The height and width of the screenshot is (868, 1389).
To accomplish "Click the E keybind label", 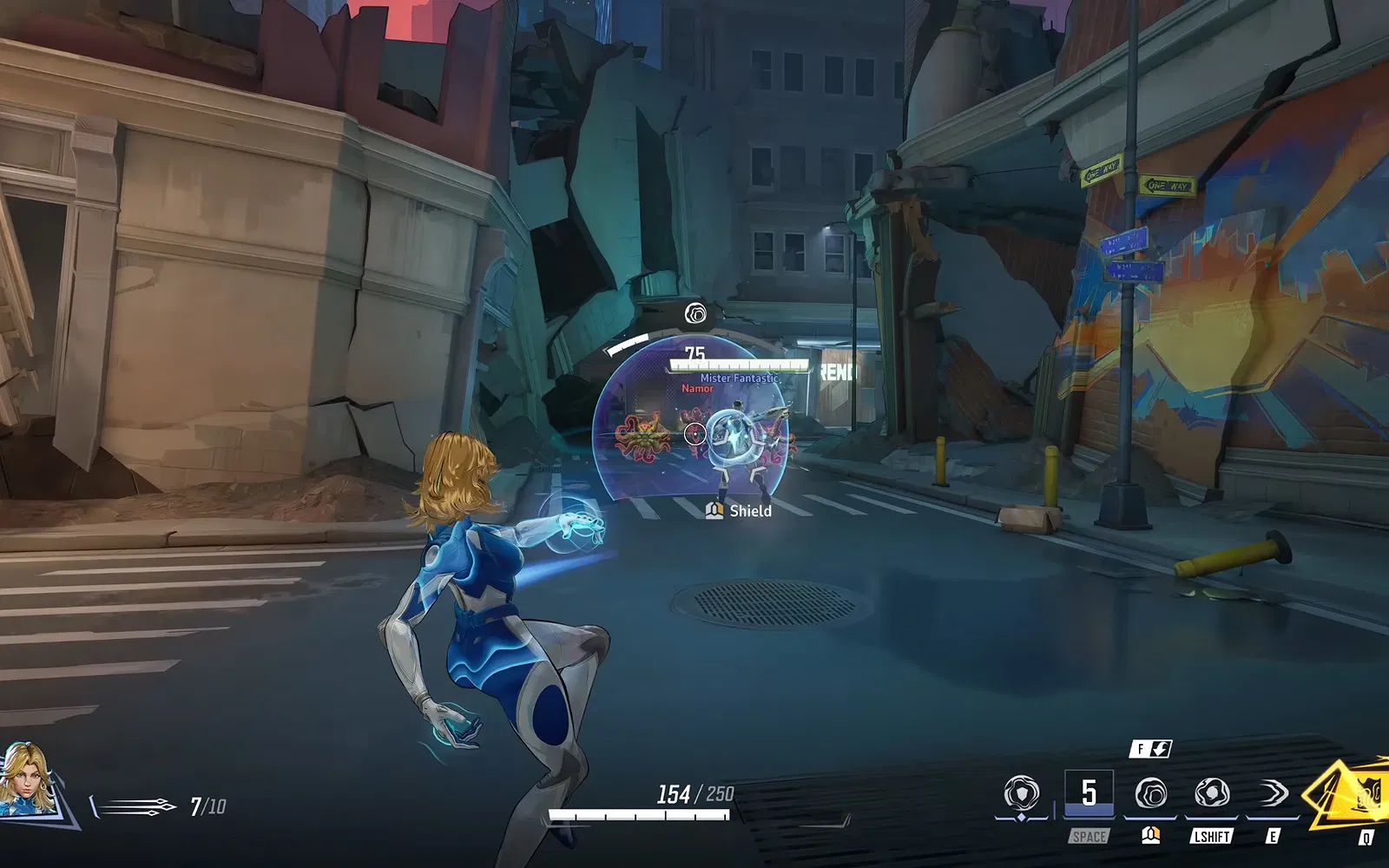I will 1273,835.
